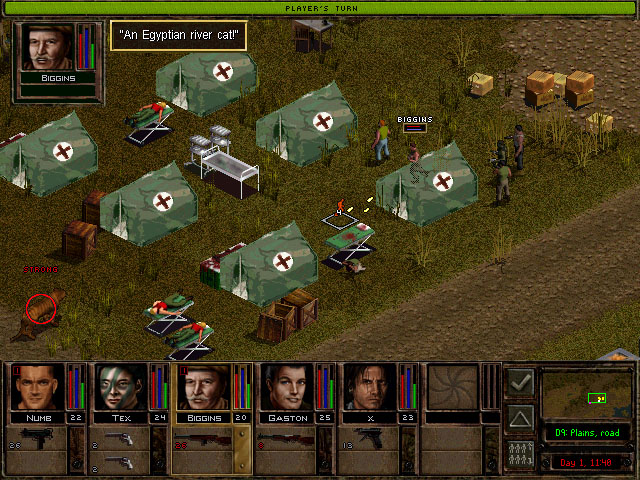This screenshot has width=640, height=480.
Task: Select Tex's face-painted portrait
Action: [x=121, y=387]
